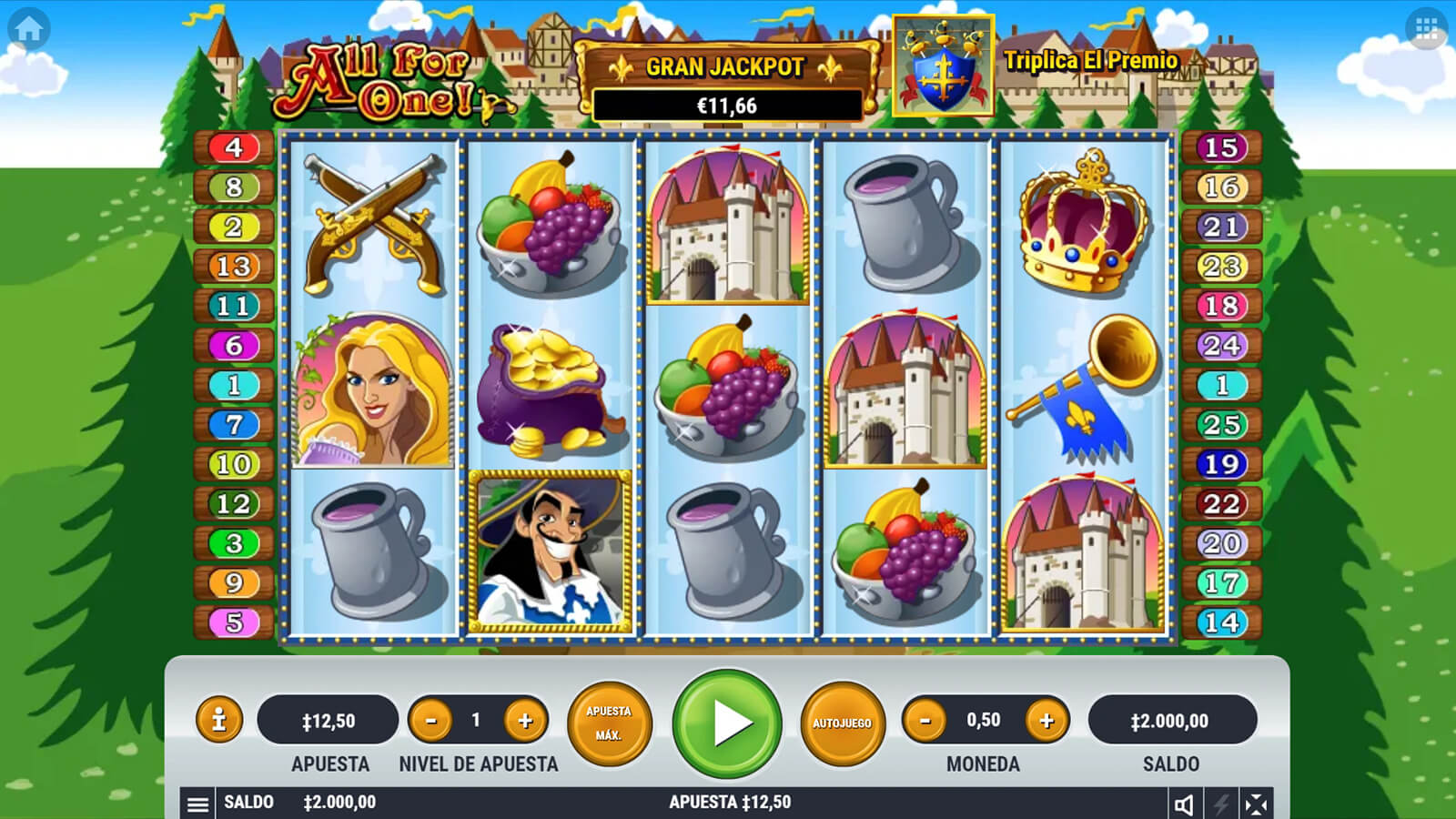
Task: Decrease the Nivel de Apuesta
Action: [x=431, y=721]
